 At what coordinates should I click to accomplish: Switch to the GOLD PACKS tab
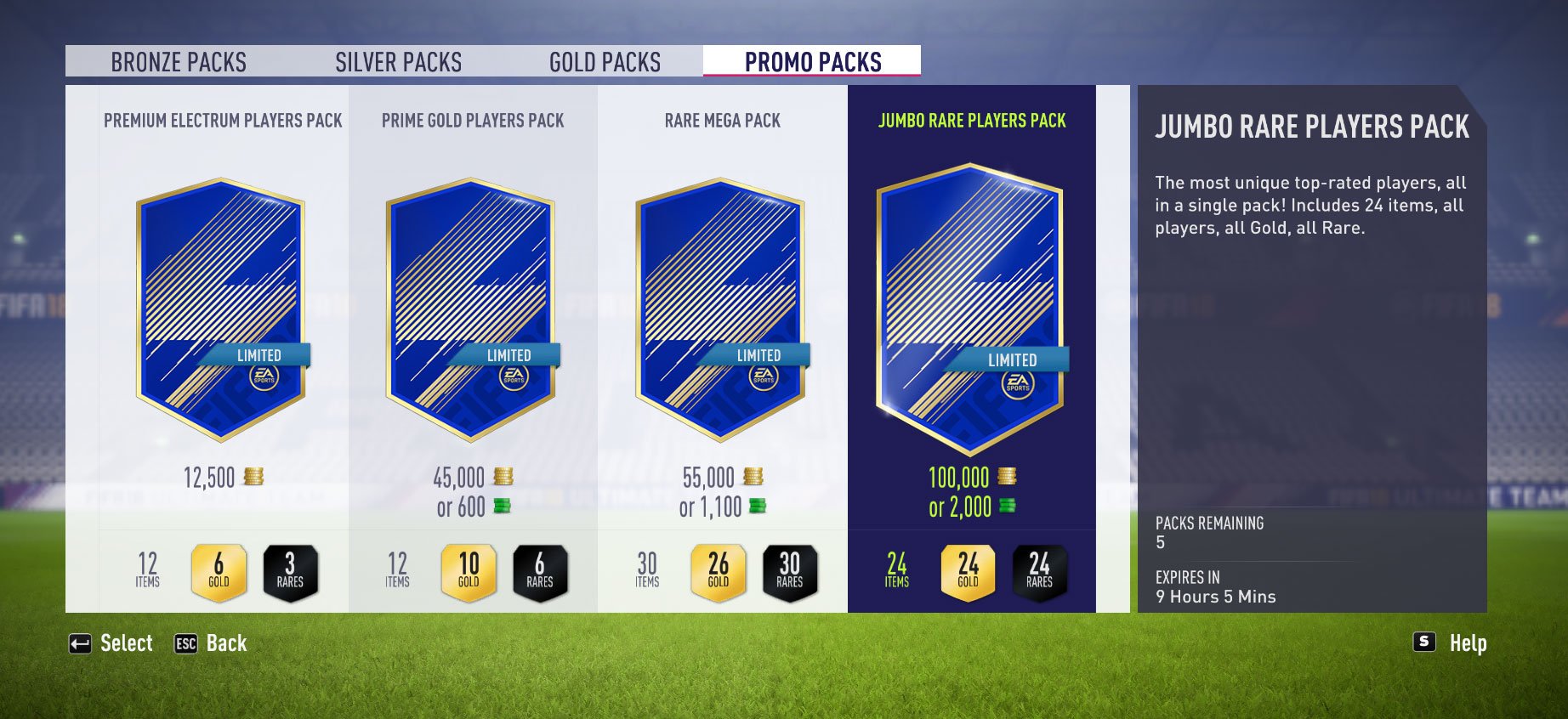605,61
